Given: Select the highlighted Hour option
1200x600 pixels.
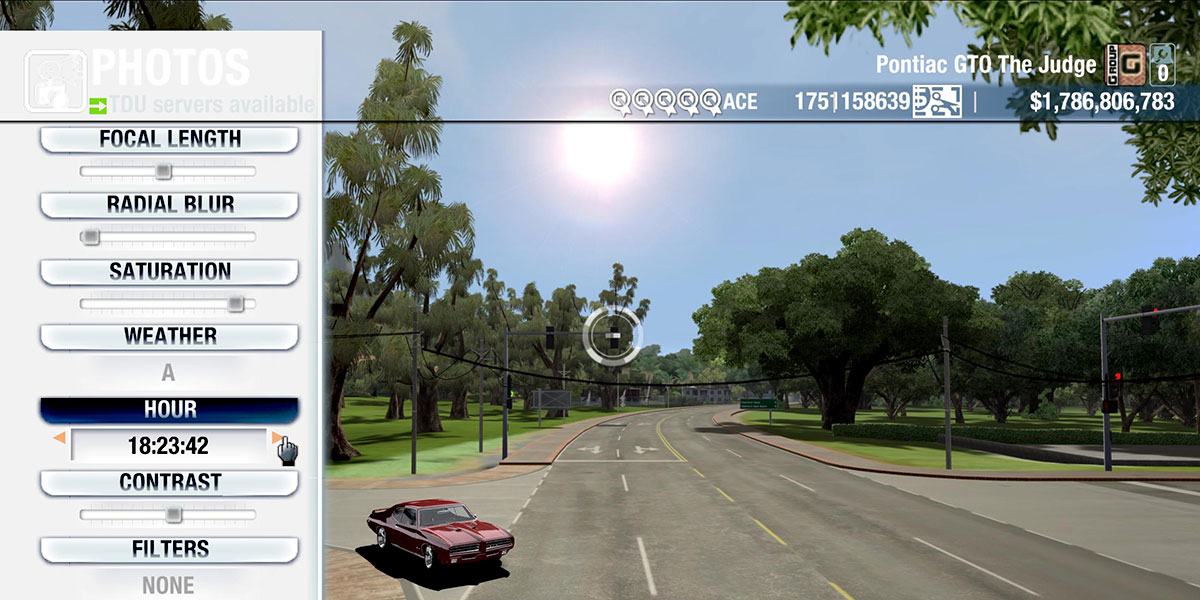Looking at the screenshot, I should pyautogui.click(x=169, y=410).
